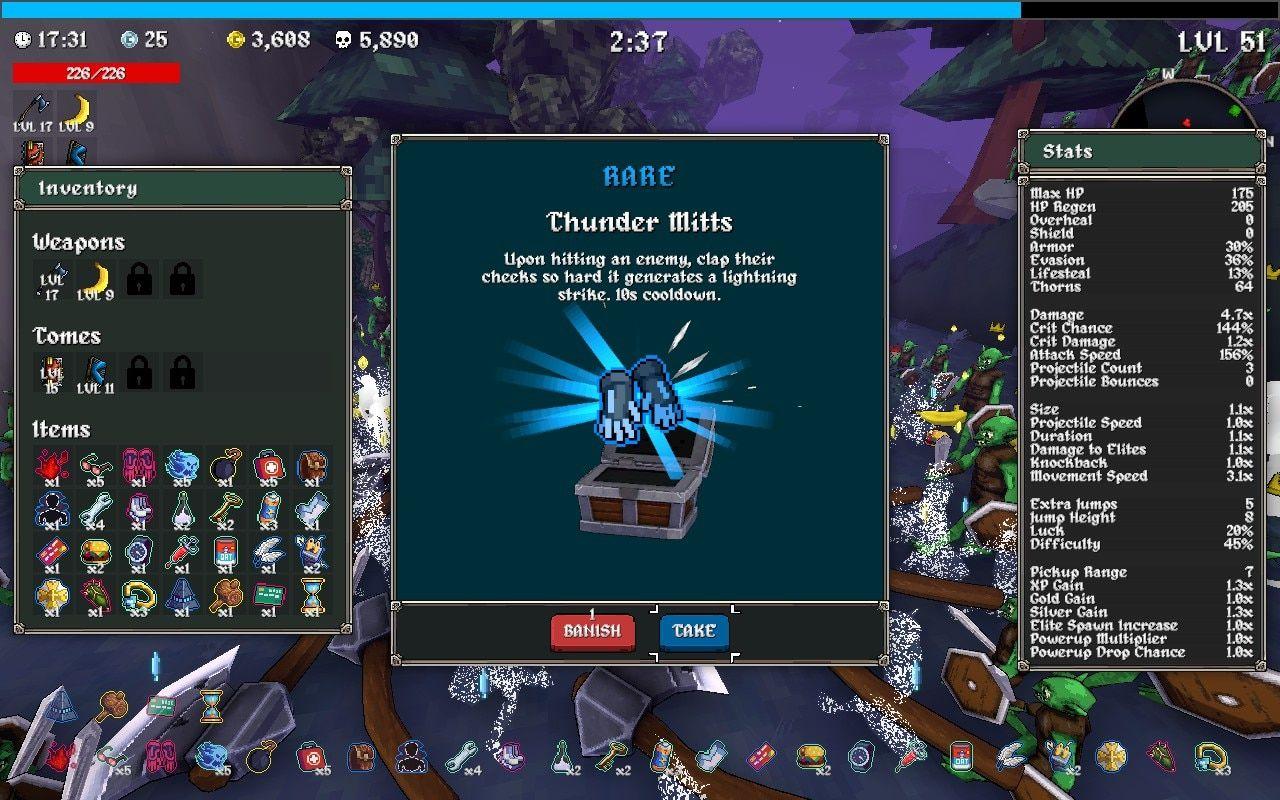The width and height of the screenshot is (1280, 800).
Task: Banish the Thunder Mitts
Action: tap(592, 631)
